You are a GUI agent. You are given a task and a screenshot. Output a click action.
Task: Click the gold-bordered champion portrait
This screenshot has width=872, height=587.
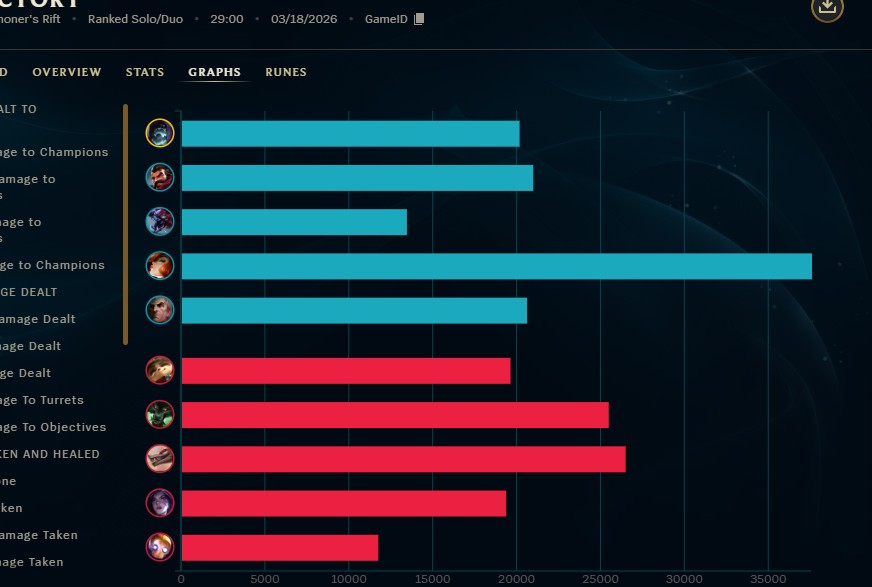click(x=160, y=133)
